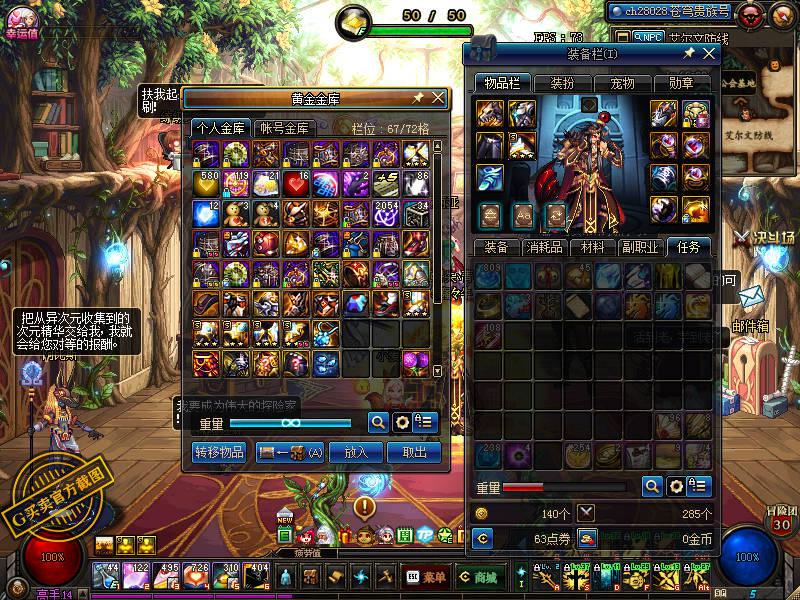Close the 装备栏 inventory window
This screenshot has width=800, height=600.
click(708, 53)
